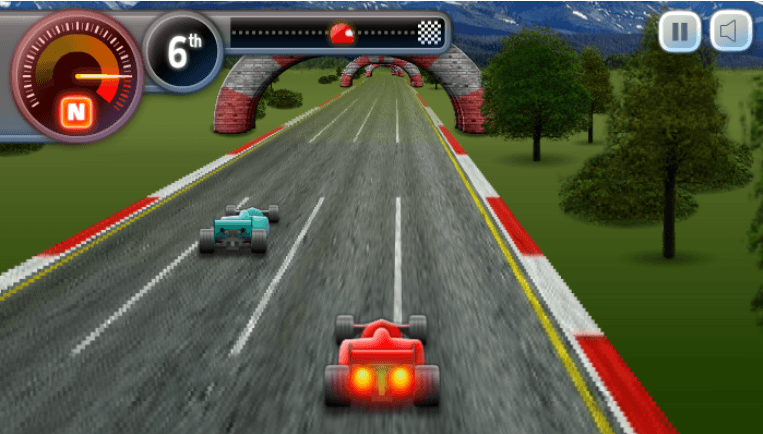The height and width of the screenshot is (434, 763).
Task: Toggle the sound speaker button
Action: tap(730, 32)
